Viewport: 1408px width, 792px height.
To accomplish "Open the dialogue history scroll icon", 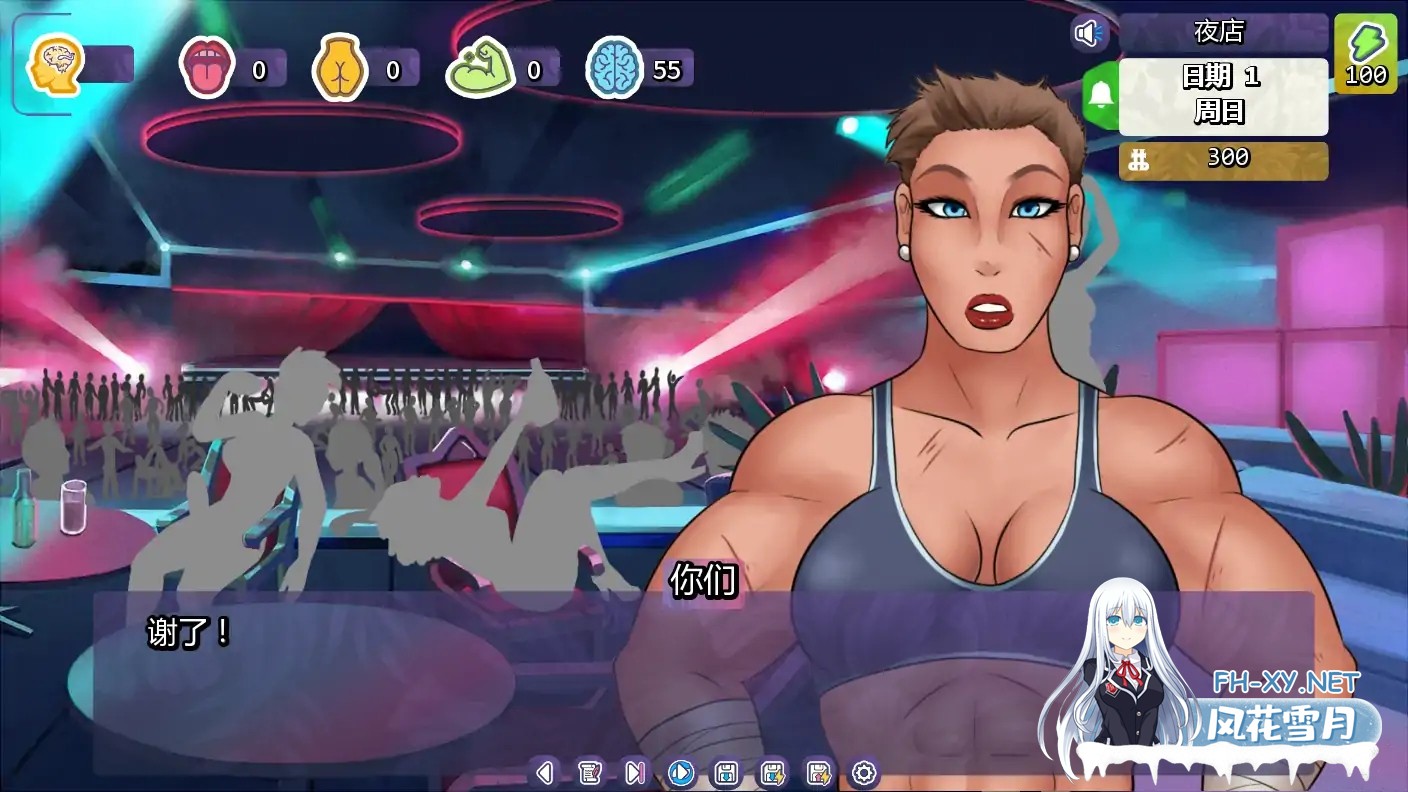I will pos(592,772).
